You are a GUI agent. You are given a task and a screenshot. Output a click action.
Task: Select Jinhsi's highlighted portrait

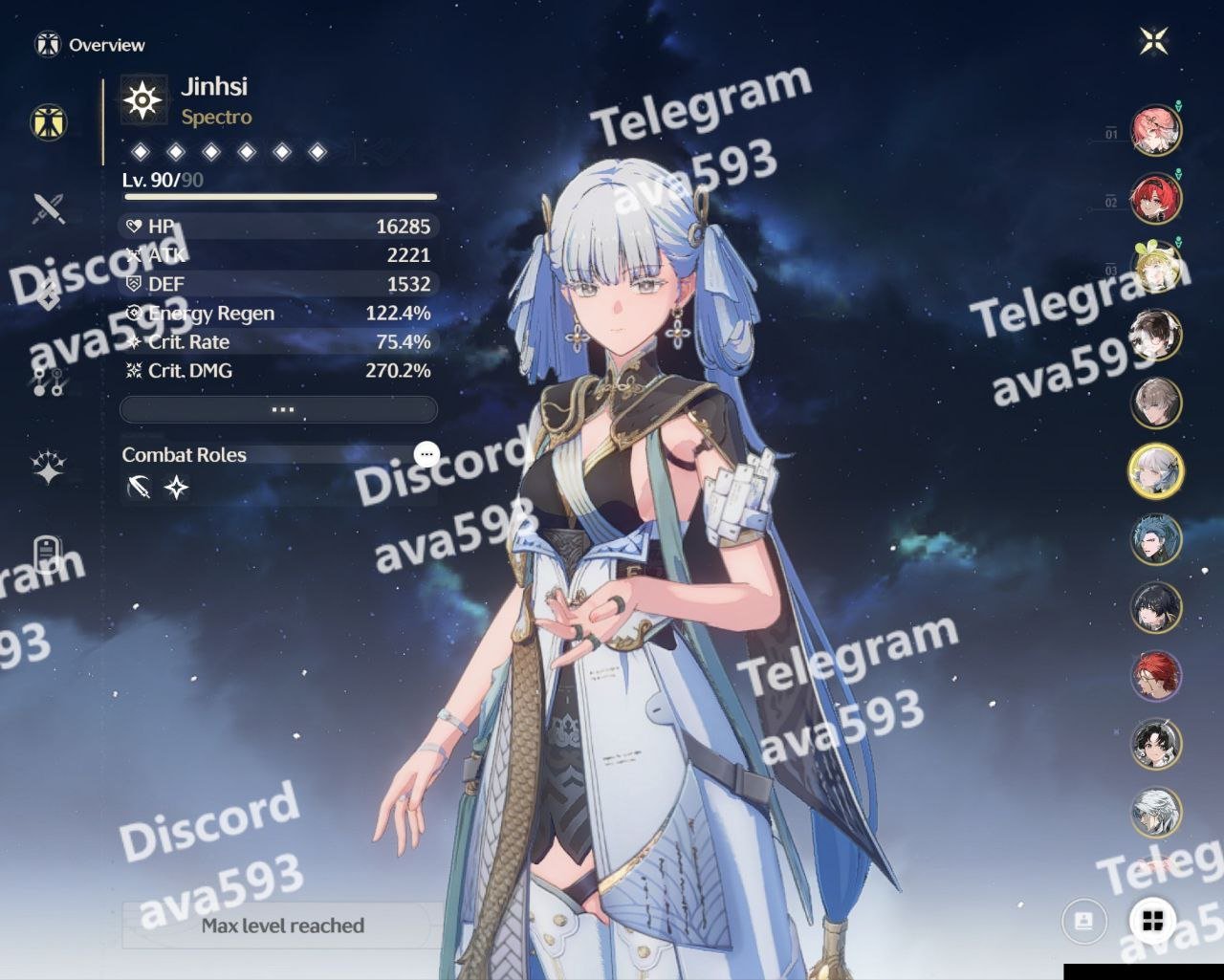point(1156,471)
